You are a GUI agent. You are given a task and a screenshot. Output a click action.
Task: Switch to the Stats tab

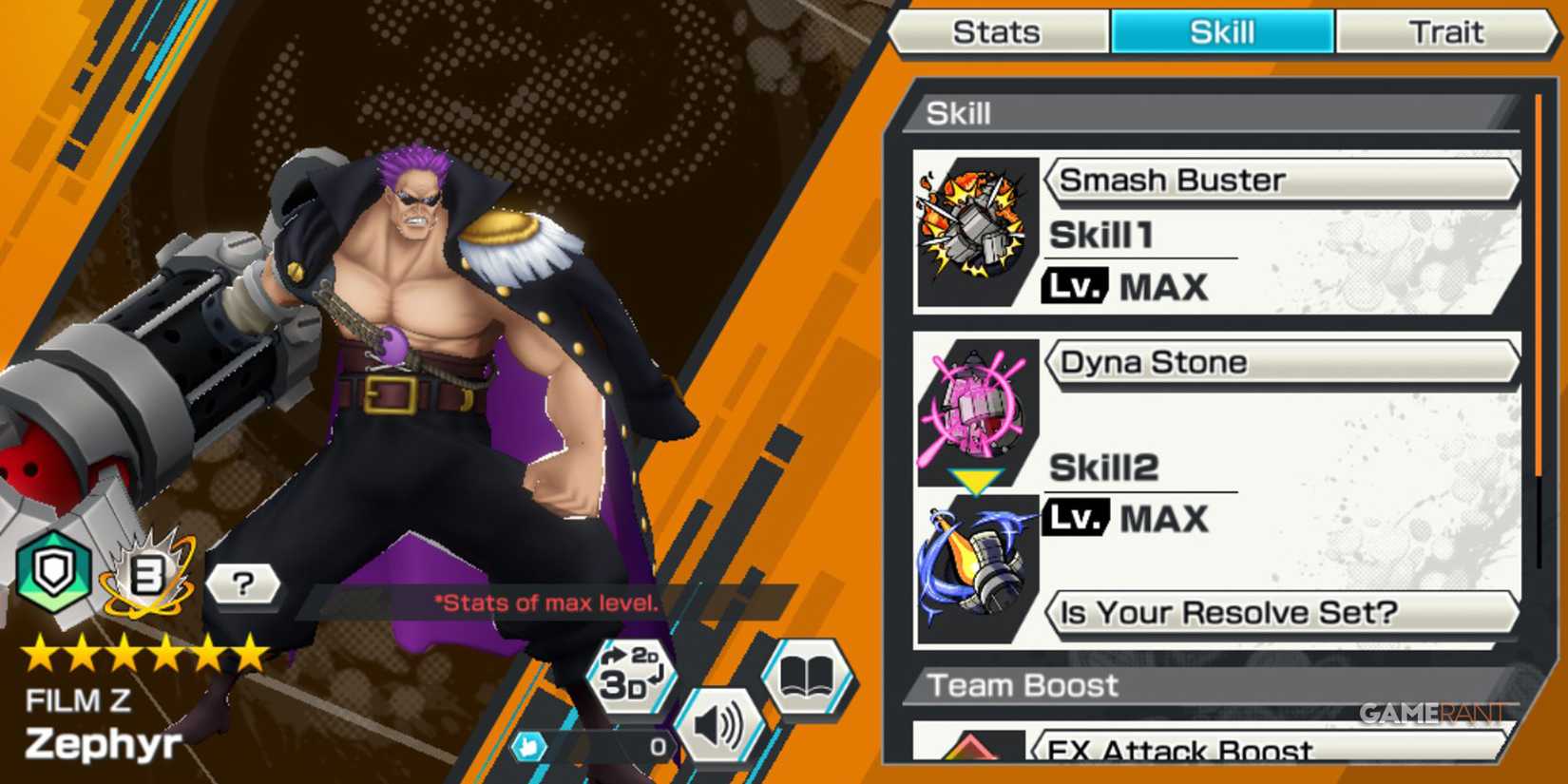[998, 31]
